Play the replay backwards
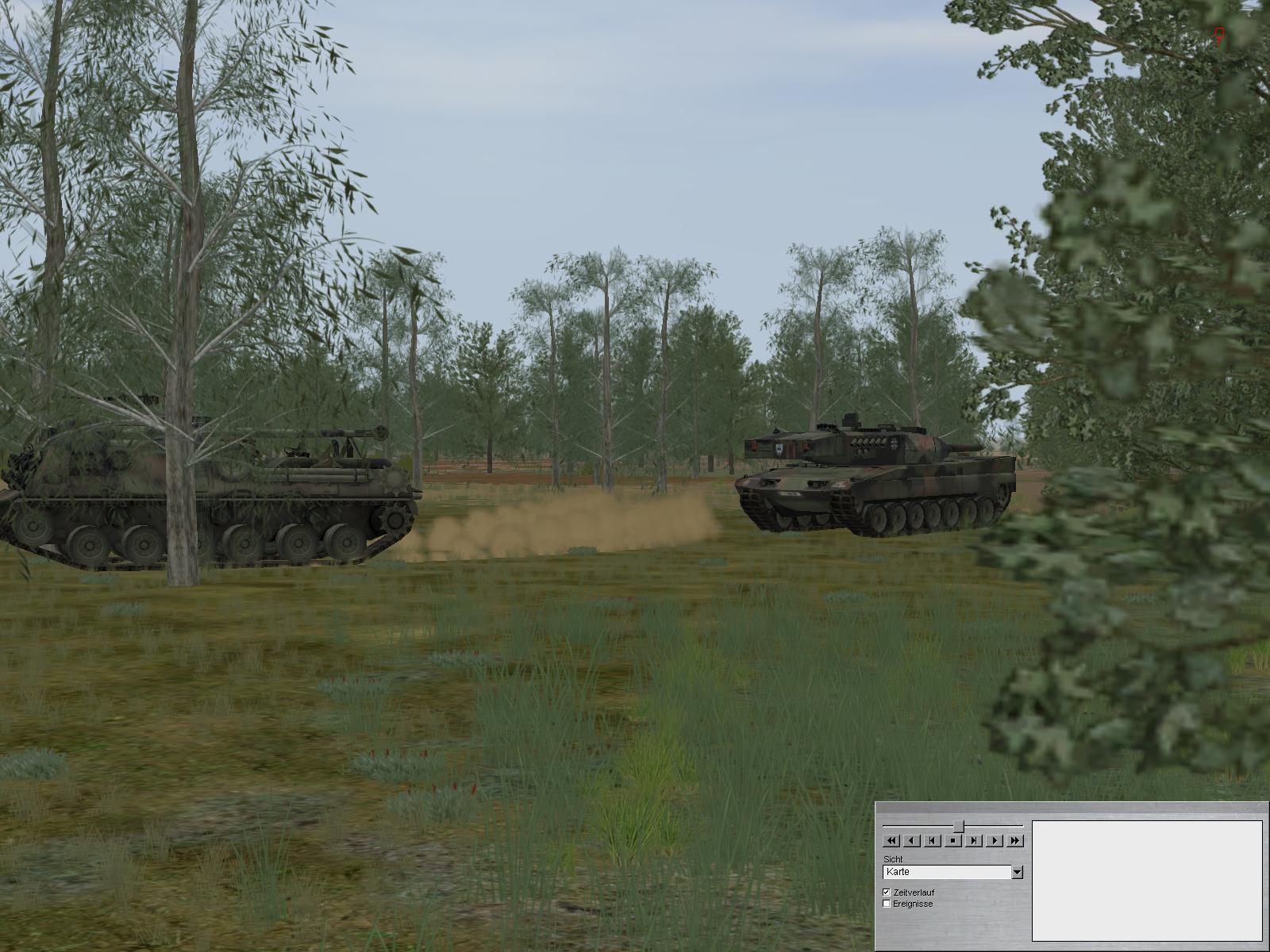 [912, 841]
